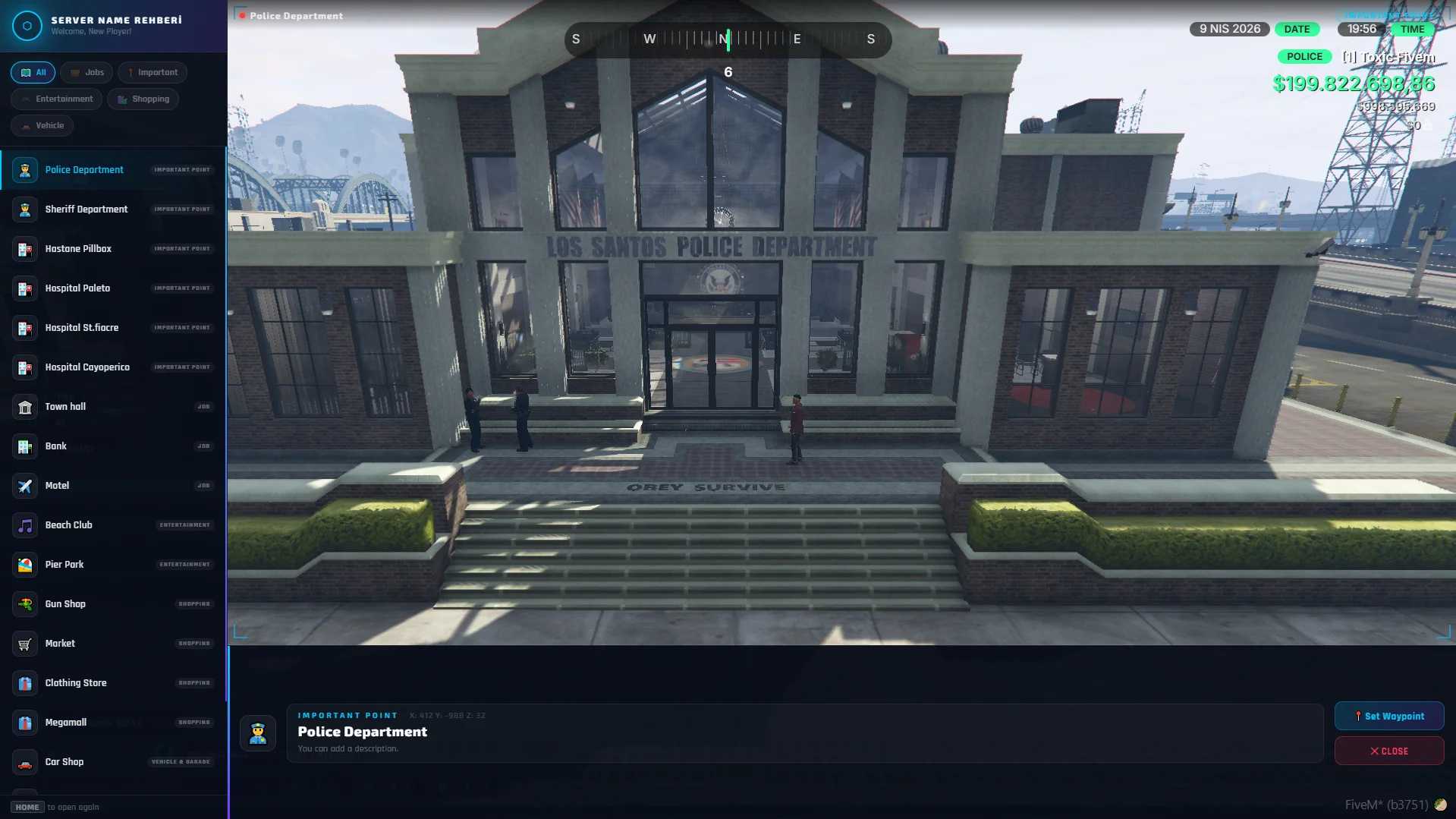1456x819 pixels.
Task: Filter list by Entertainment
Action: [57, 99]
